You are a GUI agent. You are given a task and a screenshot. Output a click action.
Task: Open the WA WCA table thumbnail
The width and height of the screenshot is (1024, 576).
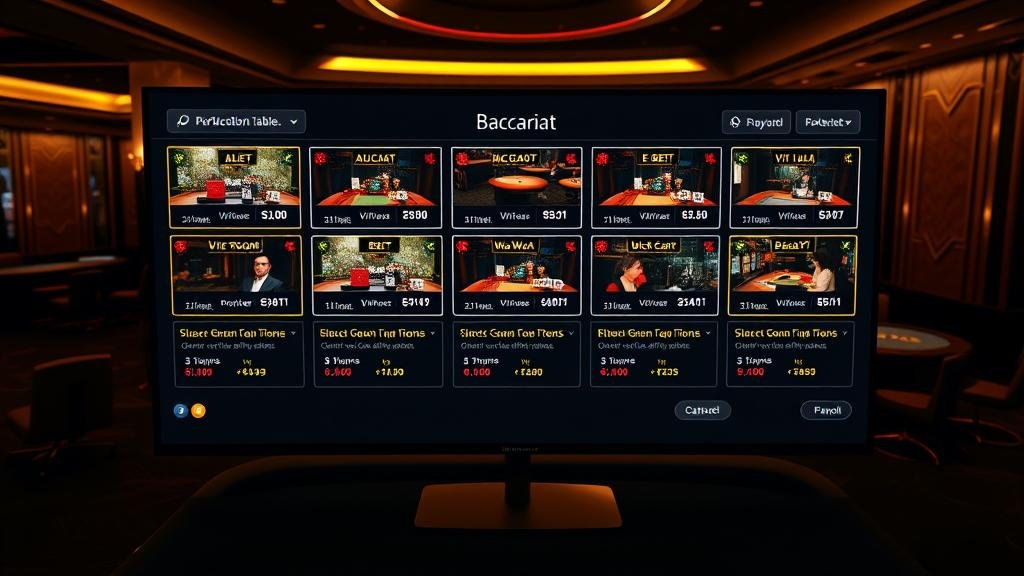516,275
